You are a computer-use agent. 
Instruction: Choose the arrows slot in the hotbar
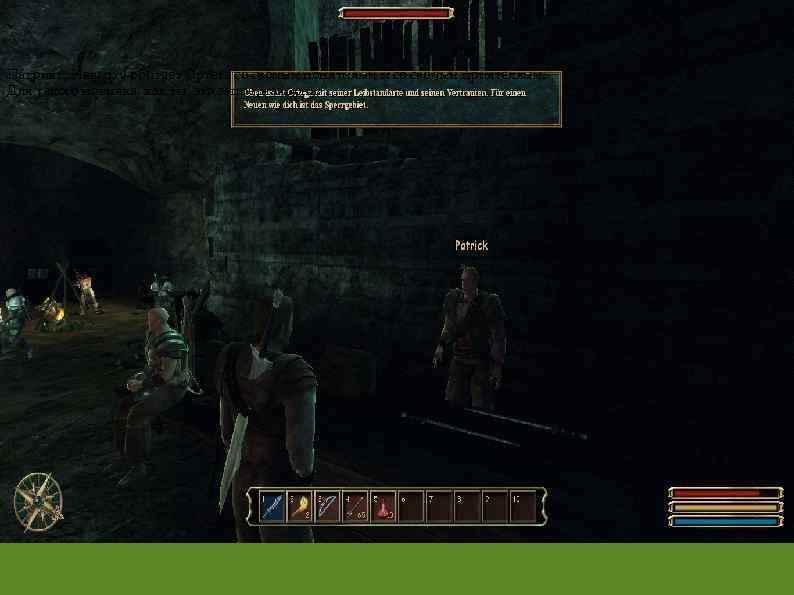point(355,506)
